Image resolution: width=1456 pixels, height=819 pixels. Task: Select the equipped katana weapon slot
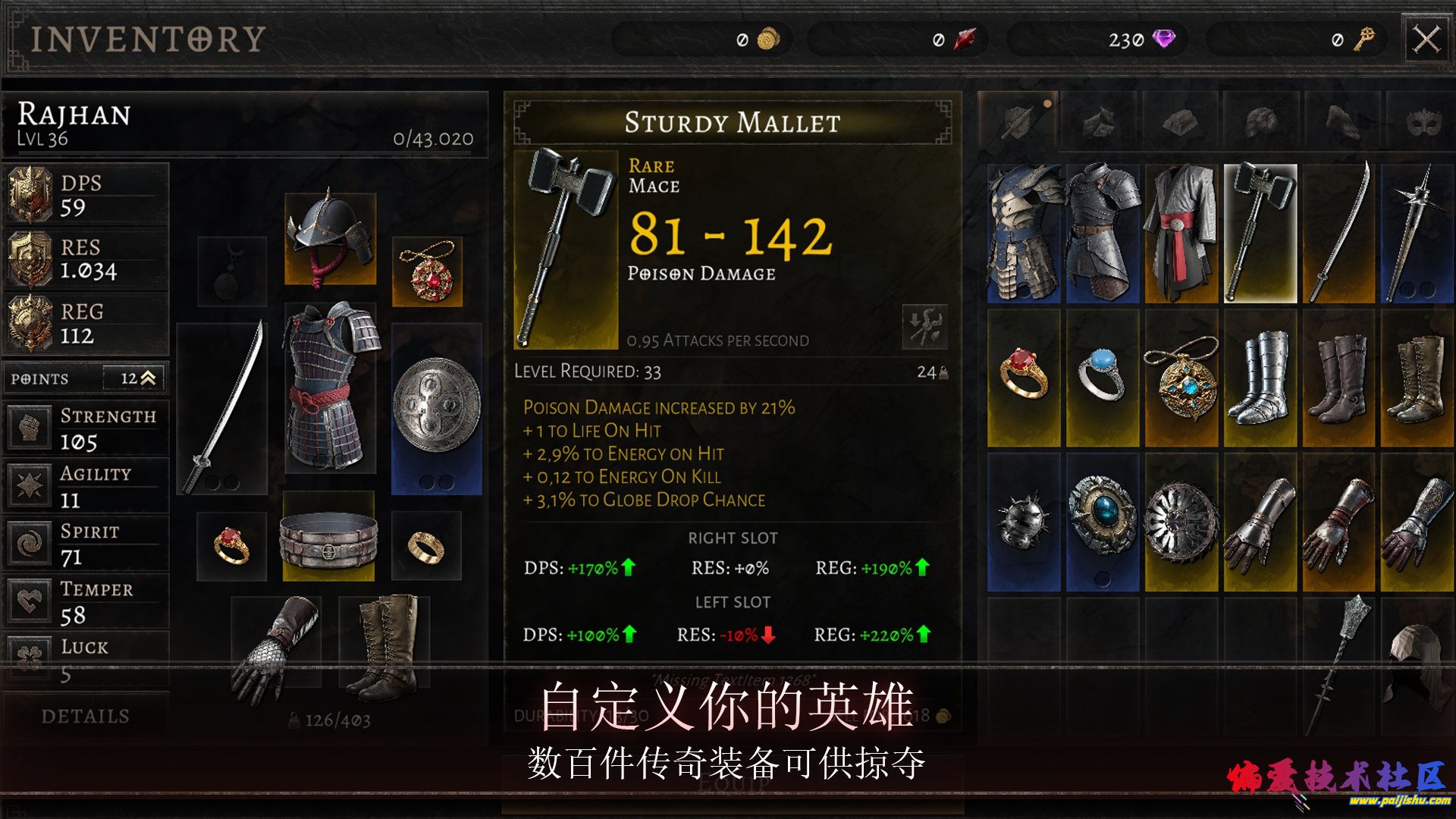click(x=221, y=408)
